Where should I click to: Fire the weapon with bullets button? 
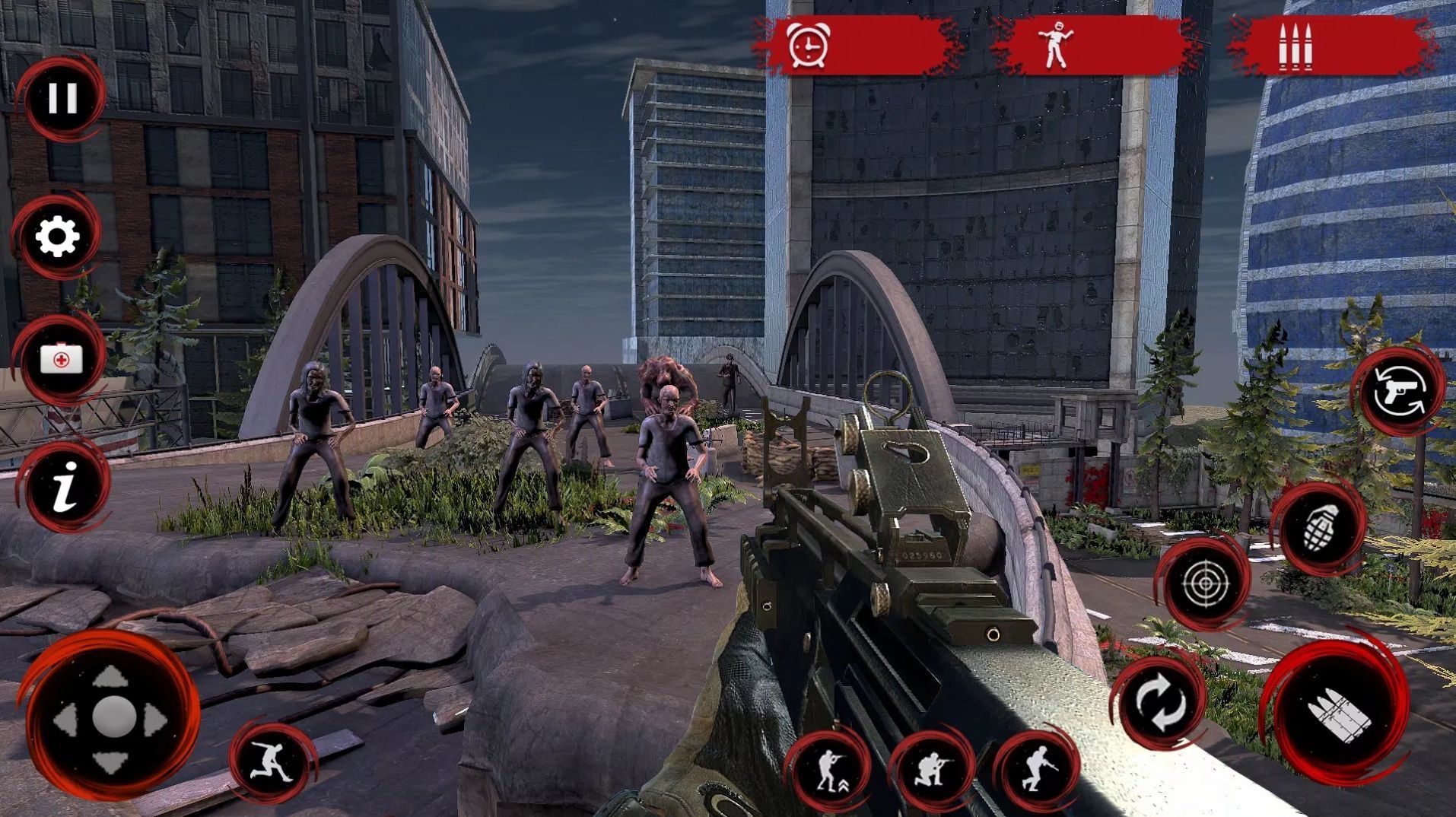point(1338,714)
